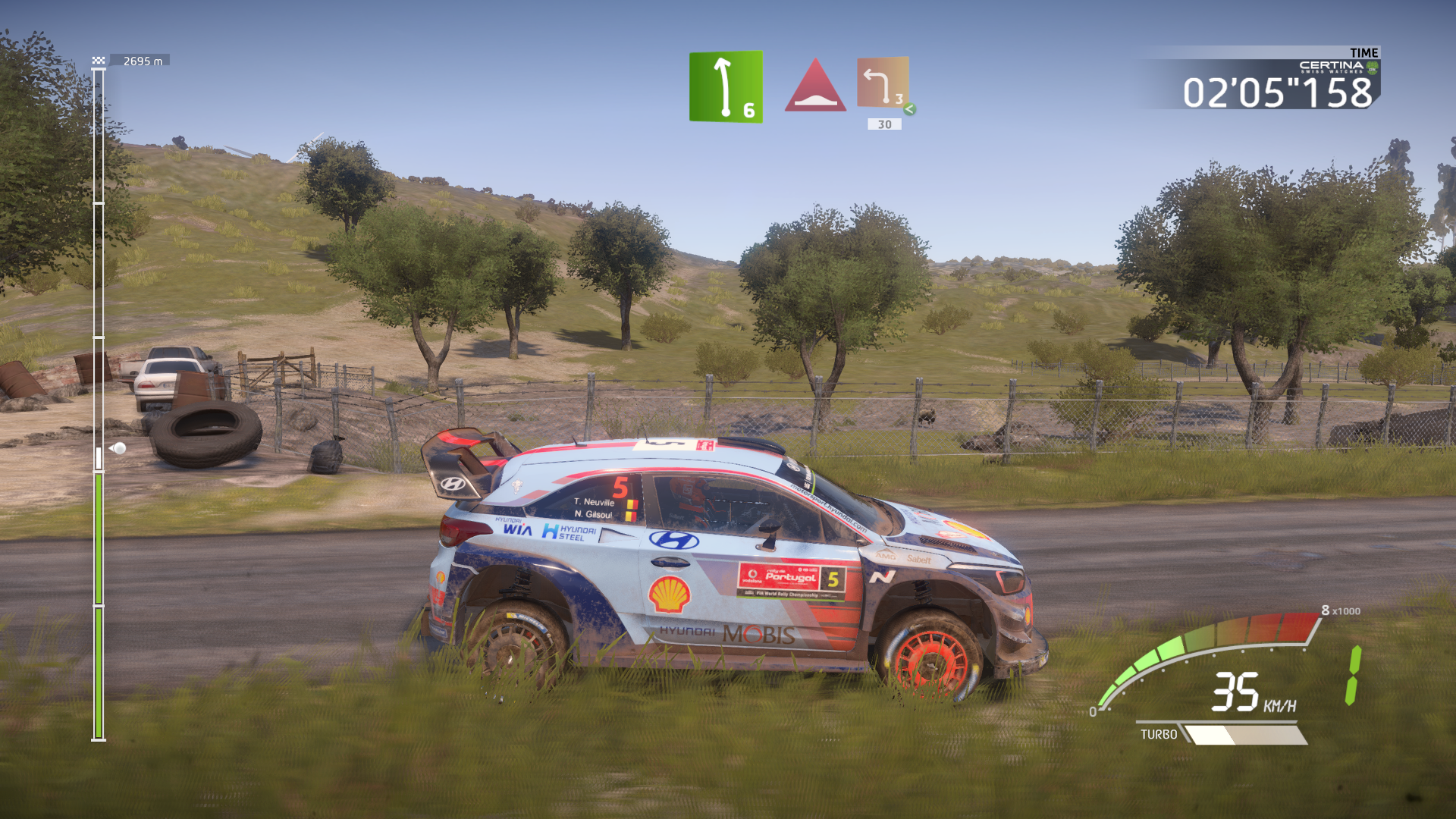The height and width of the screenshot is (819, 1456).
Task: Click the green straight-ahead pace note icon
Action: pyautogui.click(x=725, y=86)
